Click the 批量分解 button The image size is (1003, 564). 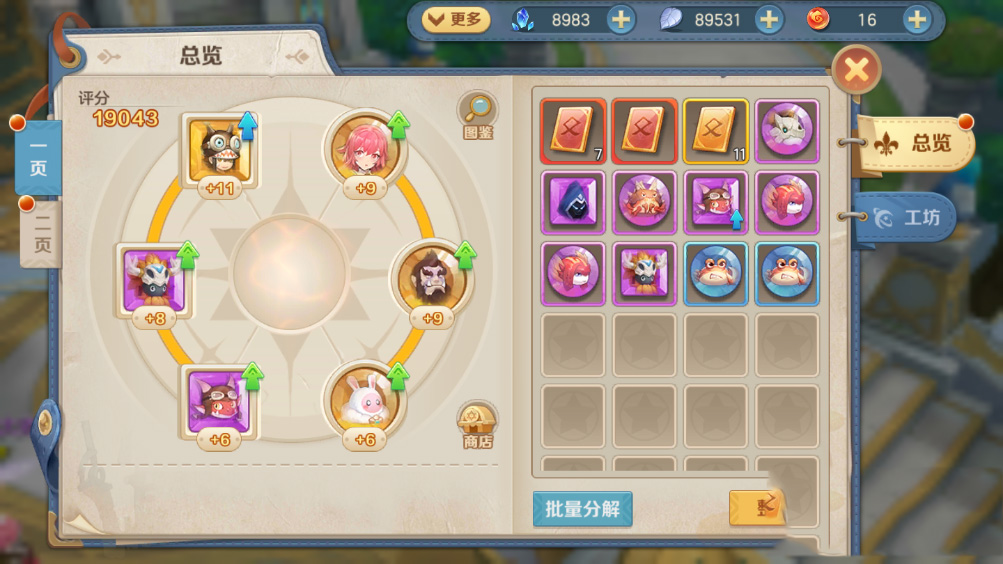[582, 509]
